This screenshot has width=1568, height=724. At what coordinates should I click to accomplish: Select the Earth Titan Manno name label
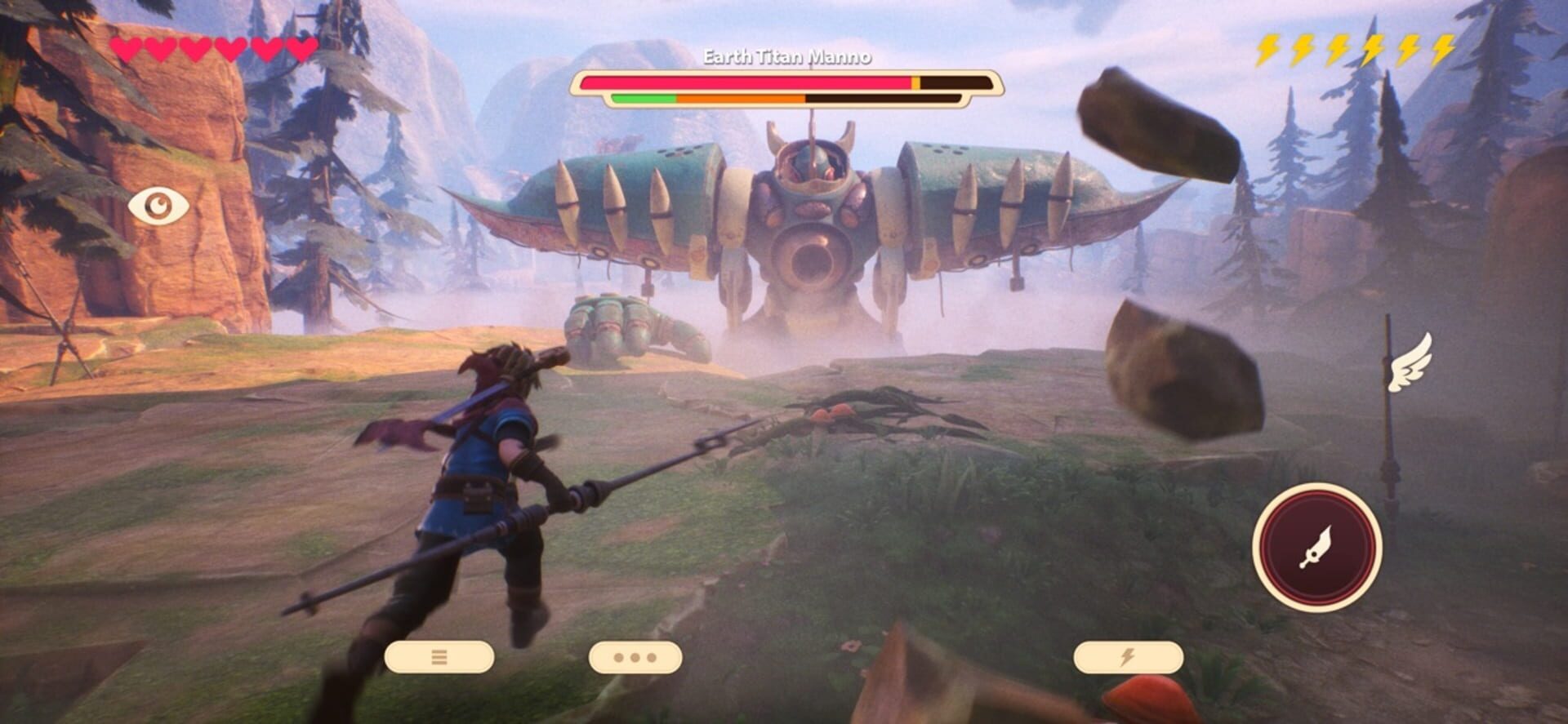tap(786, 57)
